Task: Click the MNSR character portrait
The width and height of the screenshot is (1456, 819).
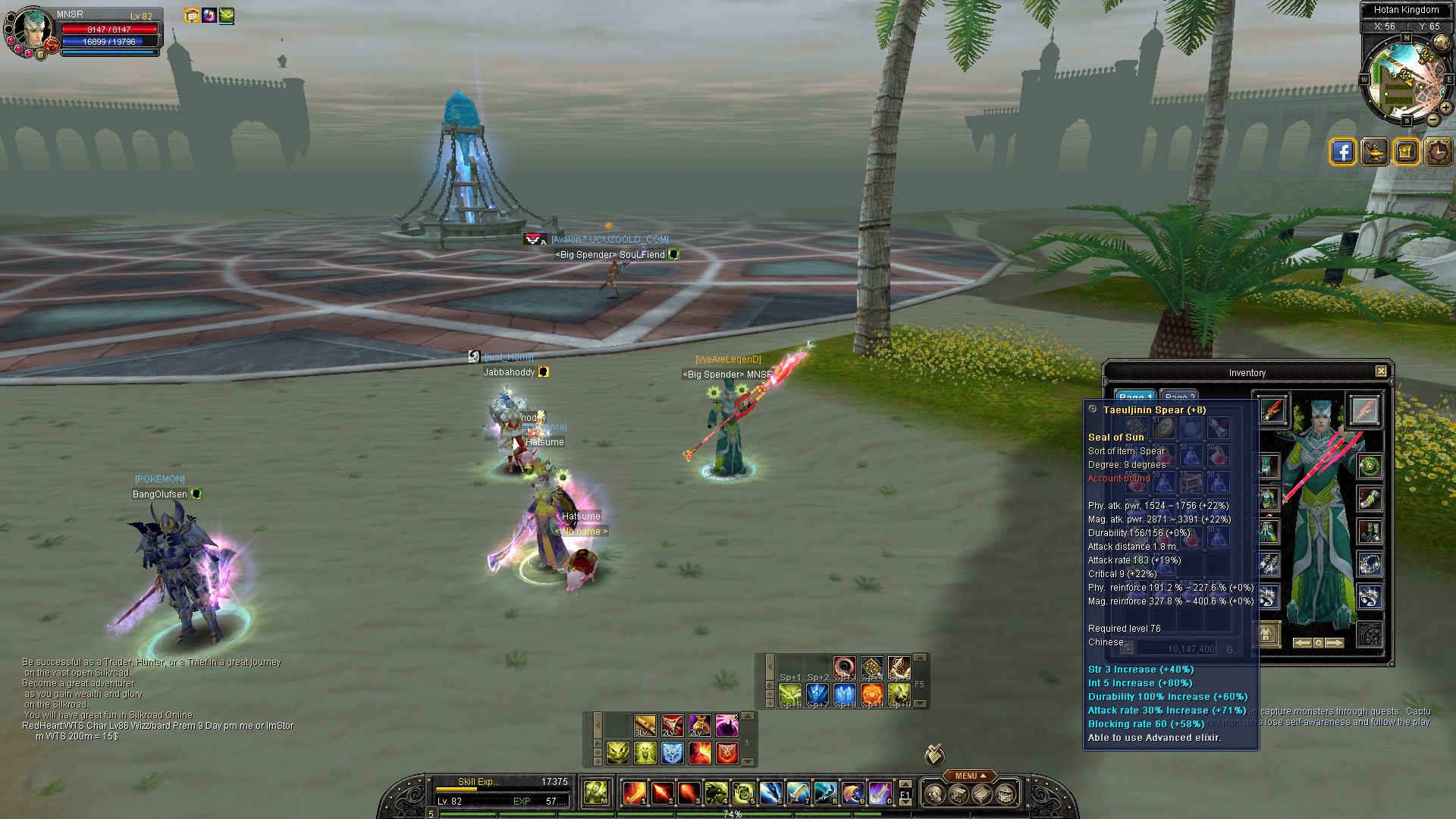Action: click(x=30, y=29)
